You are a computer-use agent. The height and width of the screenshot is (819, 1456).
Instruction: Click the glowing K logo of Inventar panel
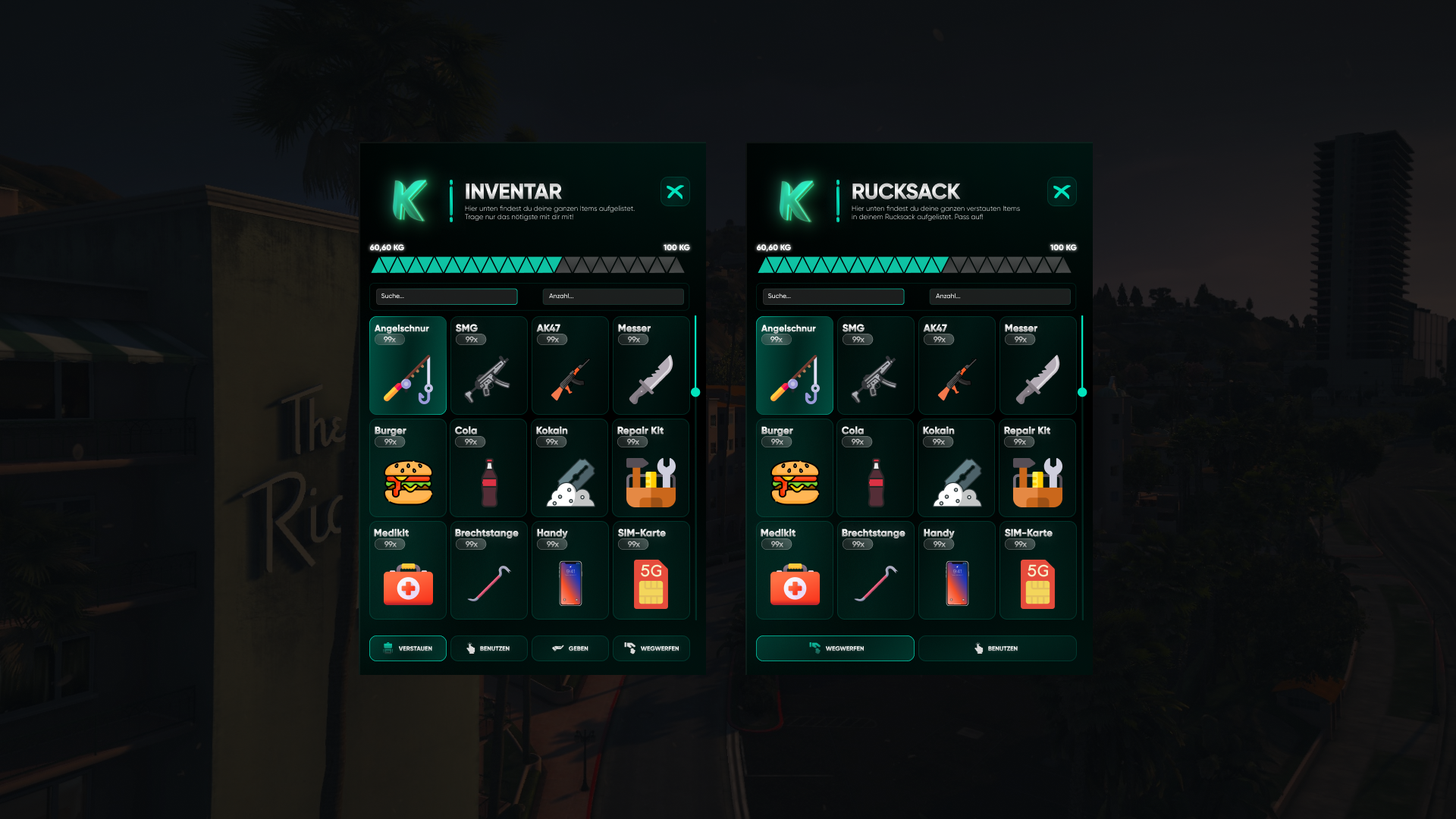point(409,199)
